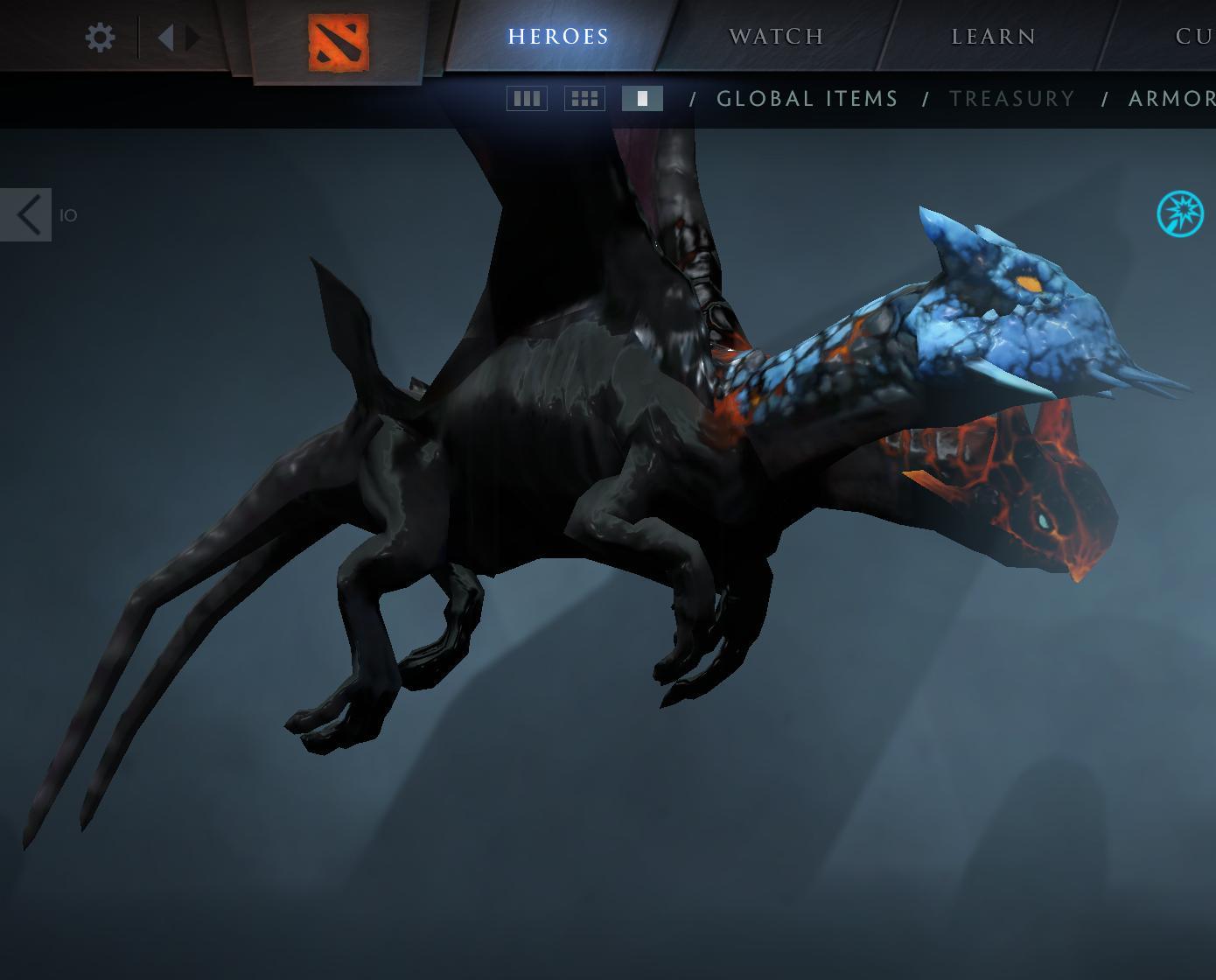Go forward with the right navigation arrow

point(193,38)
